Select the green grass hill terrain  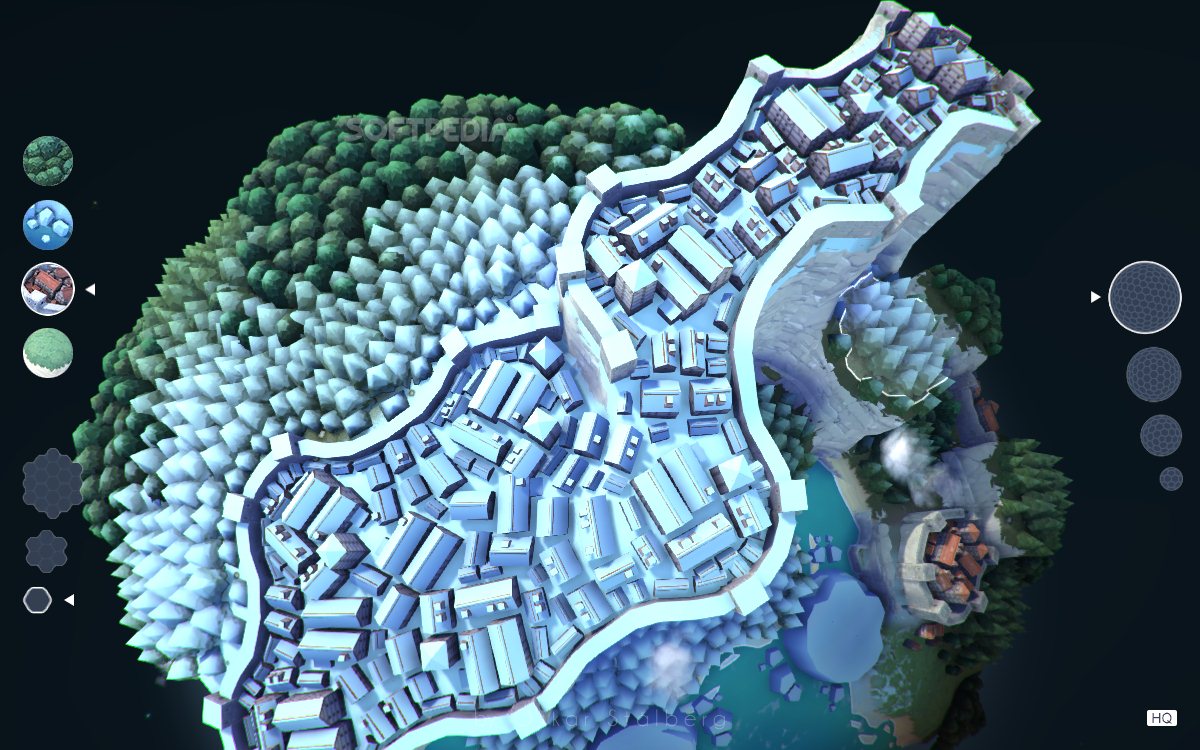pyautogui.click(x=48, y=353)
